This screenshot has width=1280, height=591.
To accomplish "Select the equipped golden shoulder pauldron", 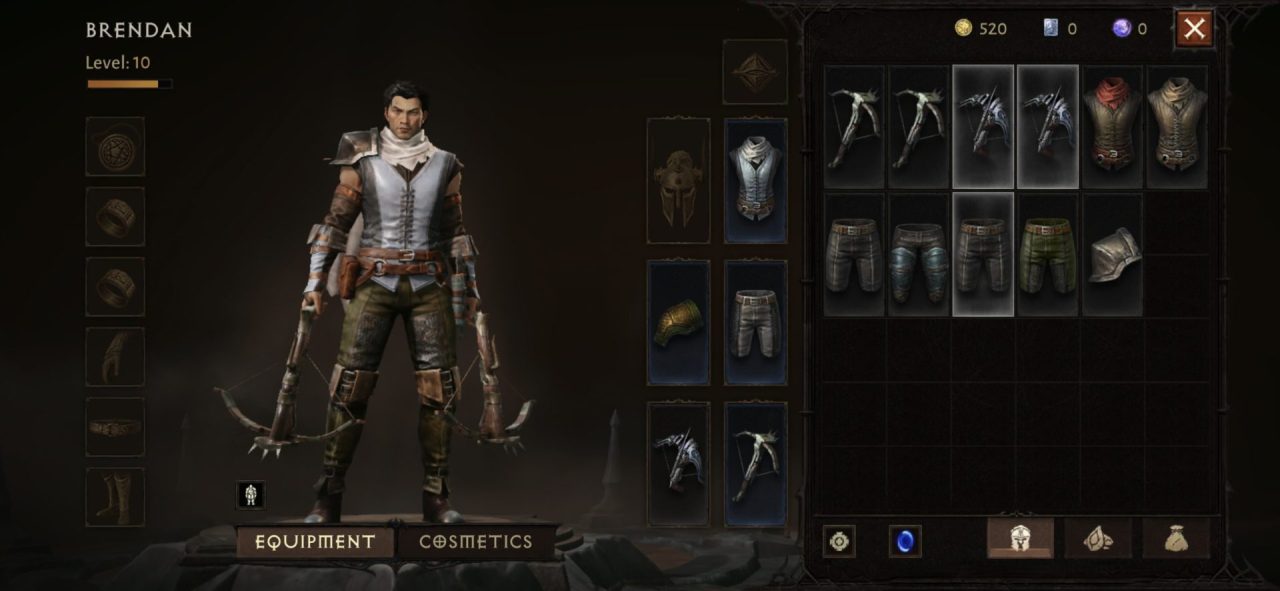I will (678, 322).
